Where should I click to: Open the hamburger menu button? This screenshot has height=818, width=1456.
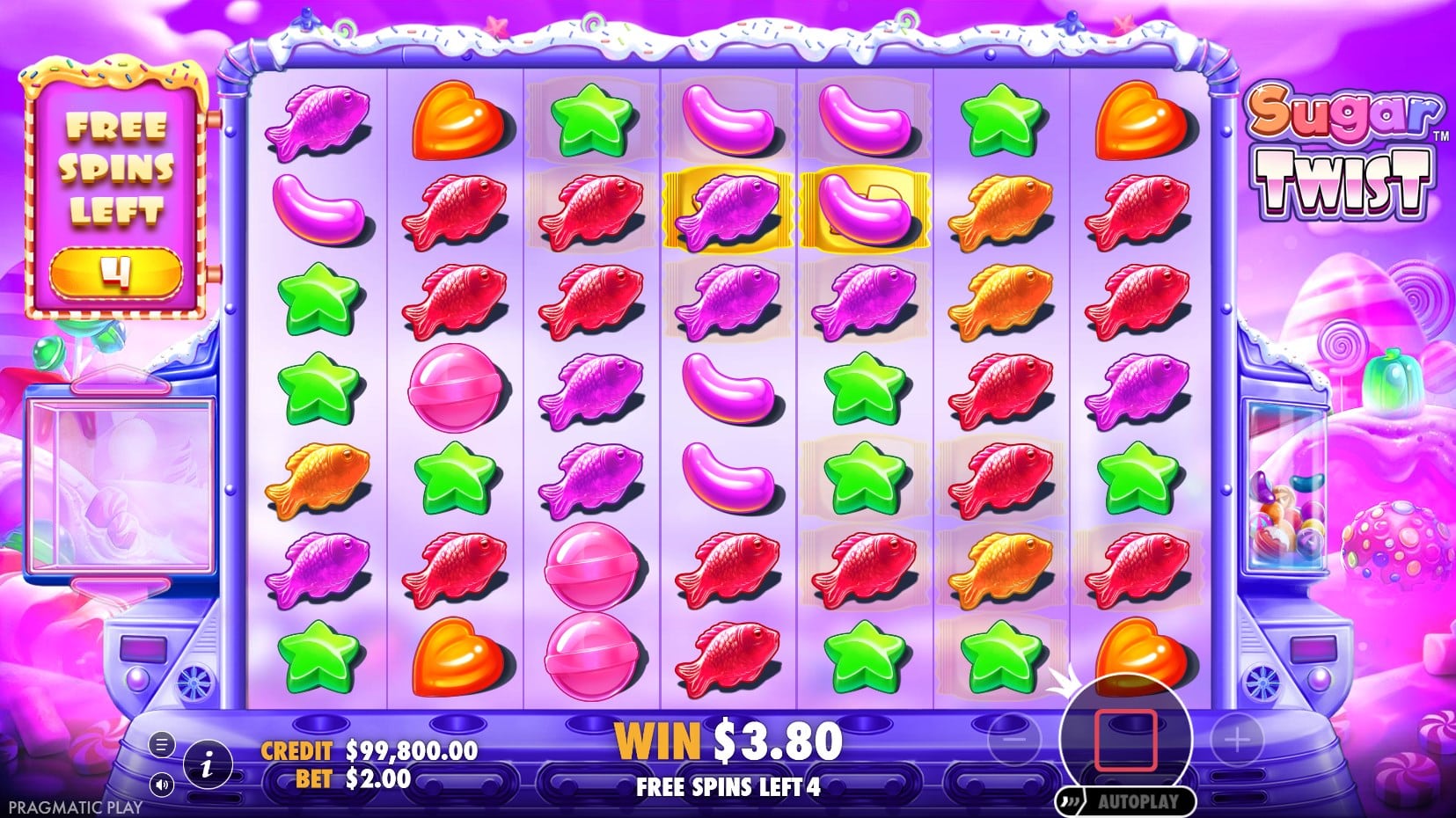[x=162, y=745]
